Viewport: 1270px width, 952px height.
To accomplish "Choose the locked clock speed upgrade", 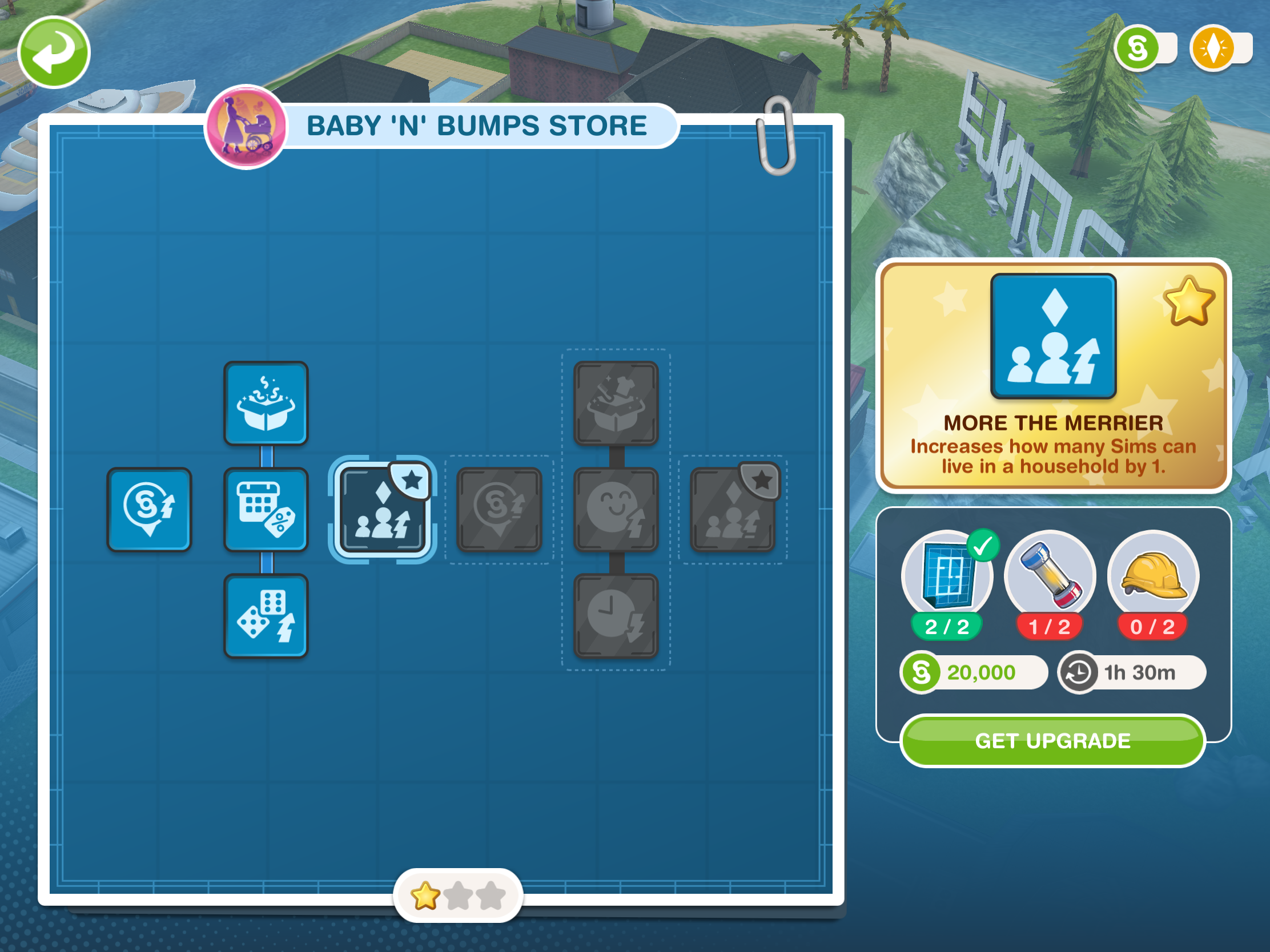I will tap(616, 616).
